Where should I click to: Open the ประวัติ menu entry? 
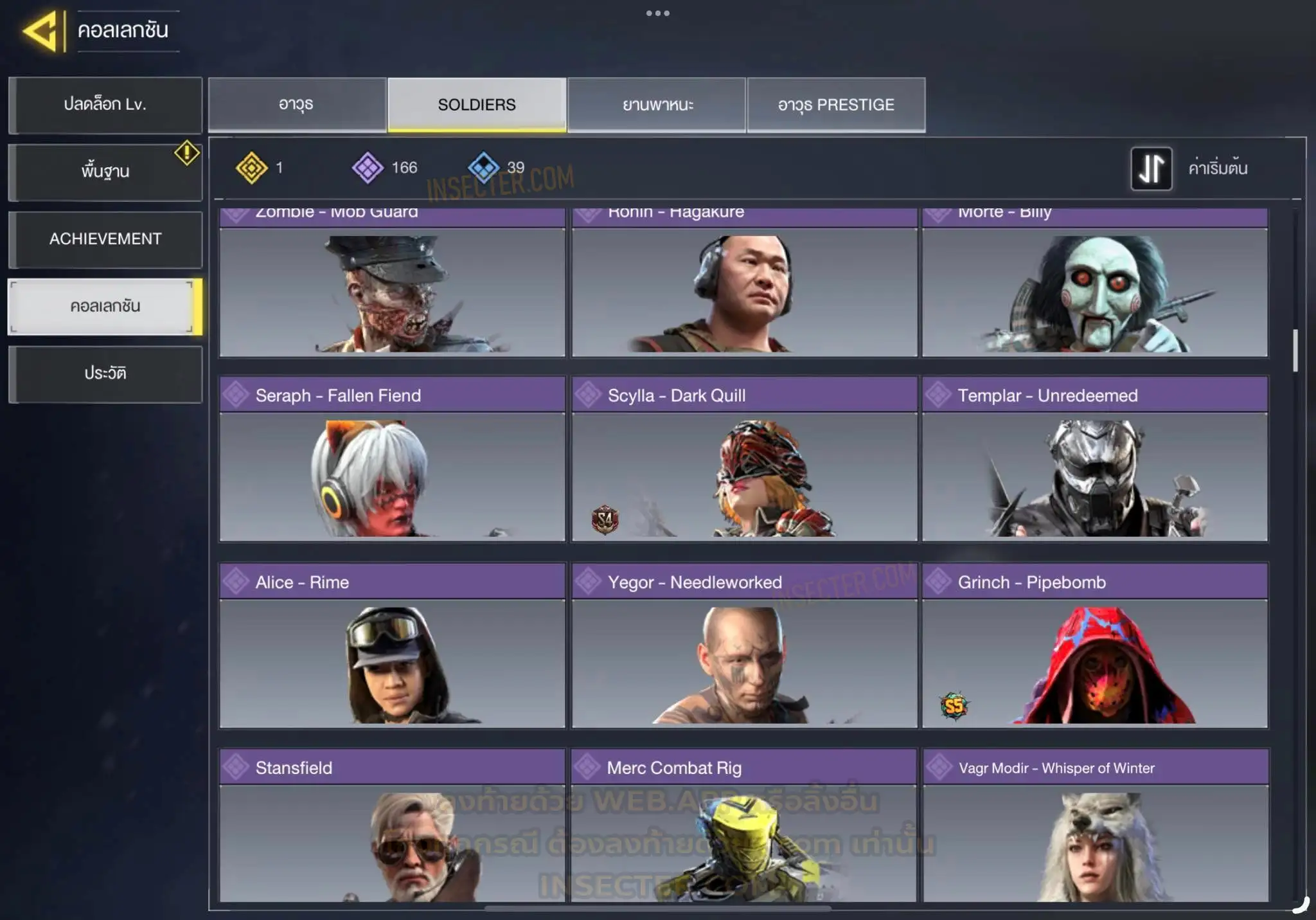[x=105, y=374]
